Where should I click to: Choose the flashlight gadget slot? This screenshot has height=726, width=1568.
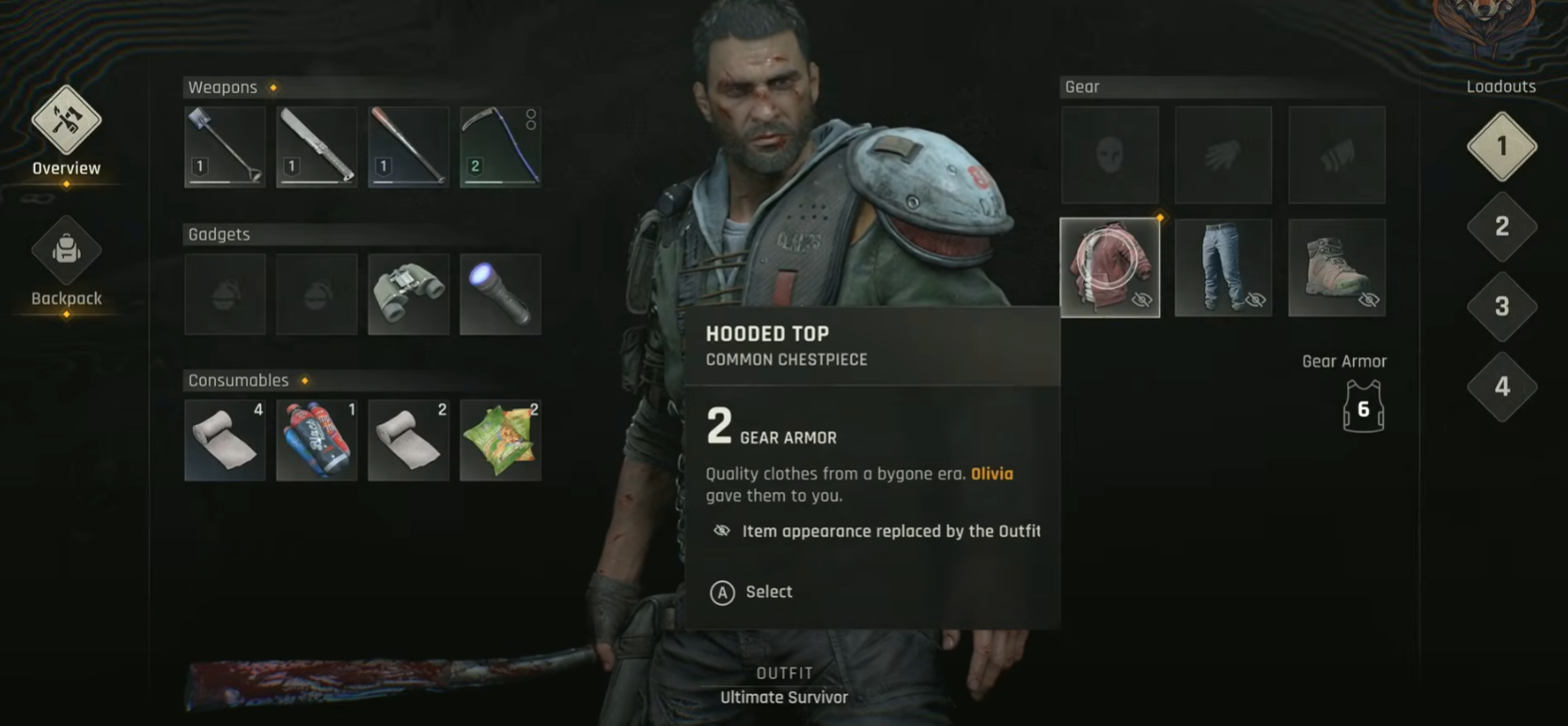pyautogui.click(x=500, y=294)
